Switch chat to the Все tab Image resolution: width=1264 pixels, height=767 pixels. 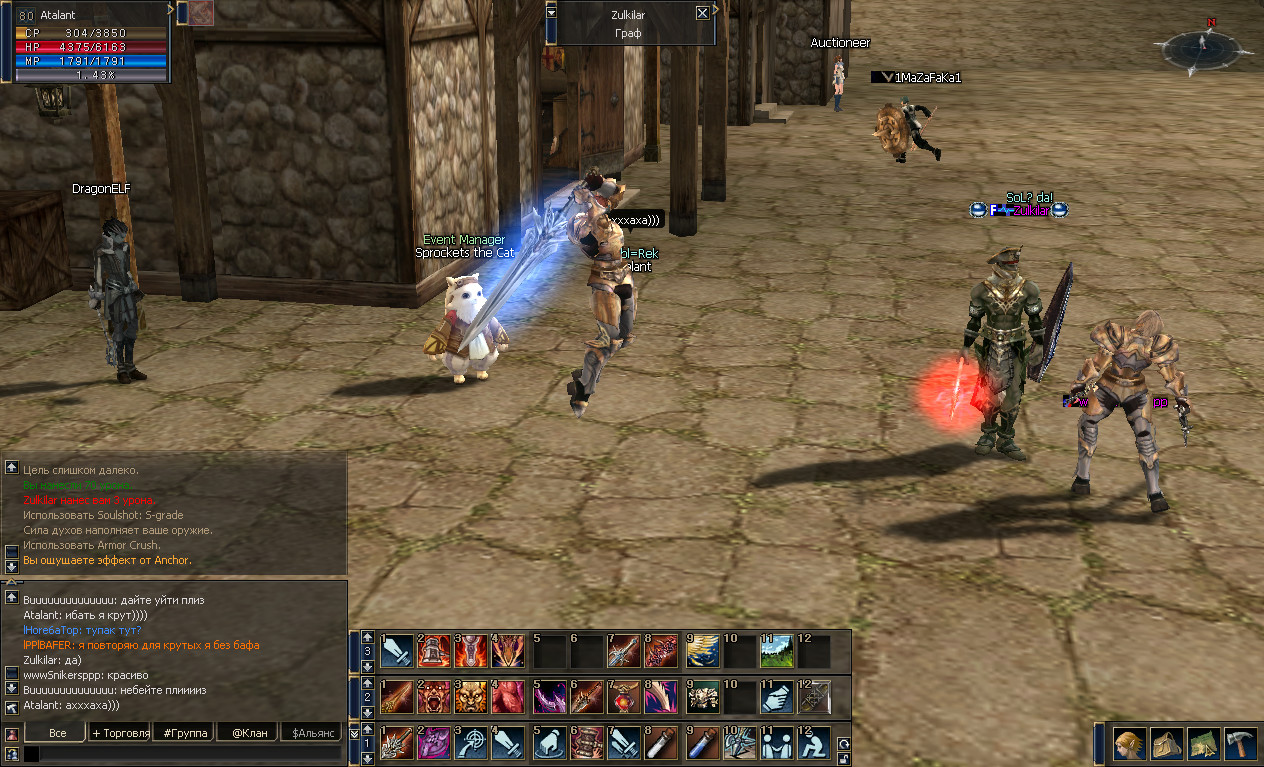[x=58, y=733]
